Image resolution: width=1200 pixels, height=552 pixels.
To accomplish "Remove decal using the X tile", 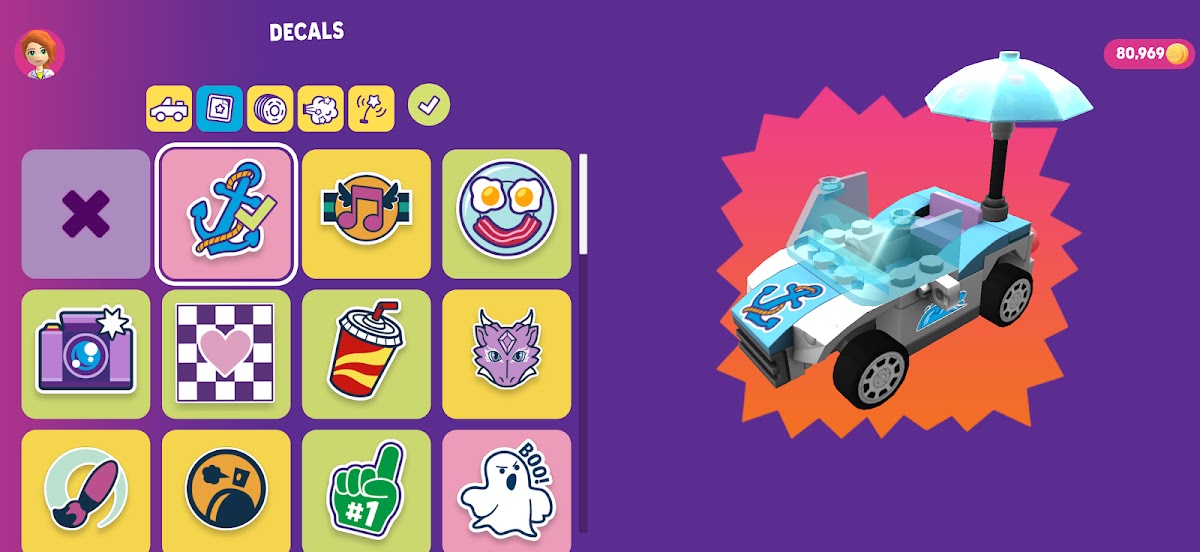I will tap(86, 214).
